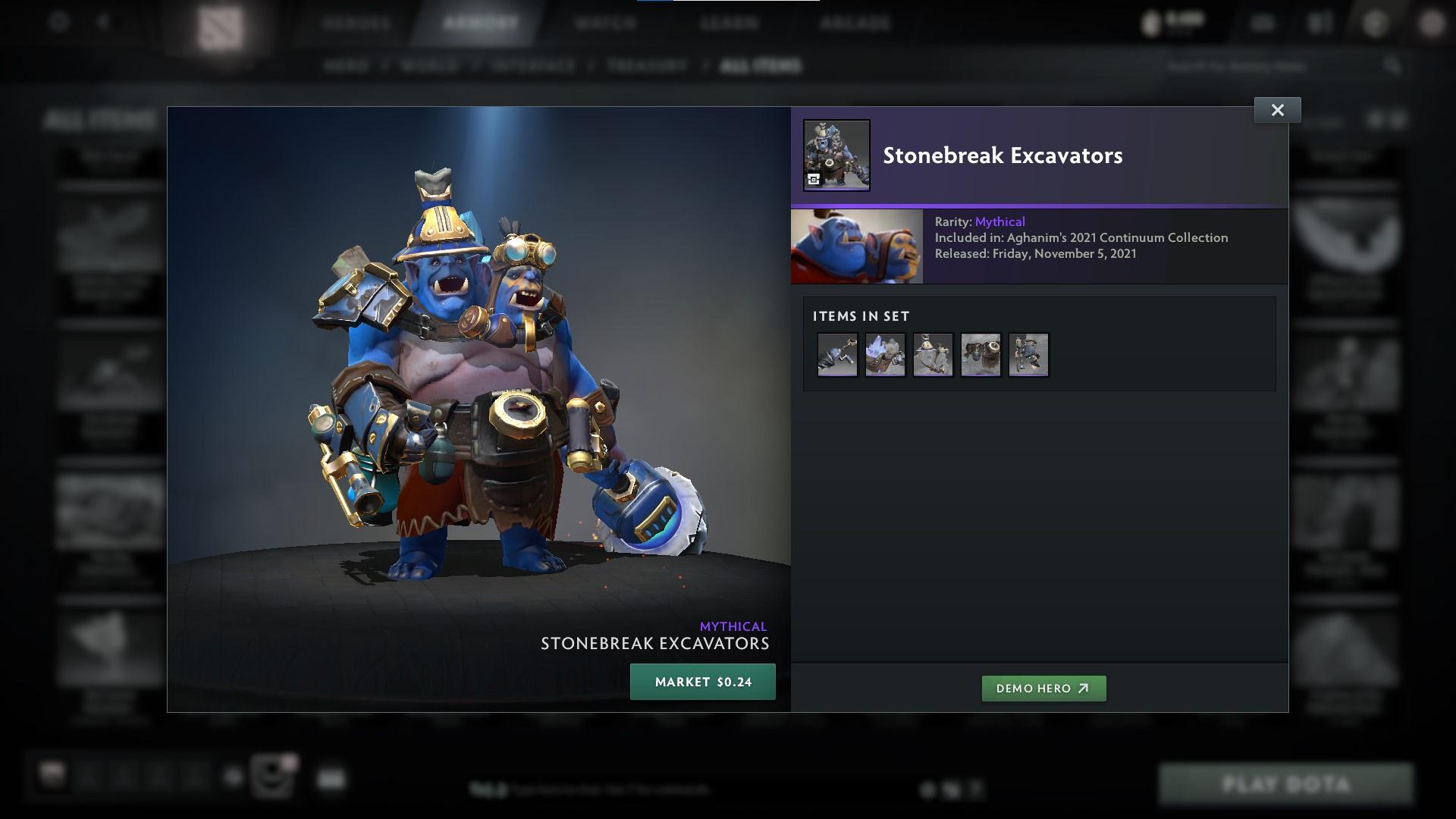Open the settings gear icon top left
This screenshot has width=1456, height=819.
[58, 24]
